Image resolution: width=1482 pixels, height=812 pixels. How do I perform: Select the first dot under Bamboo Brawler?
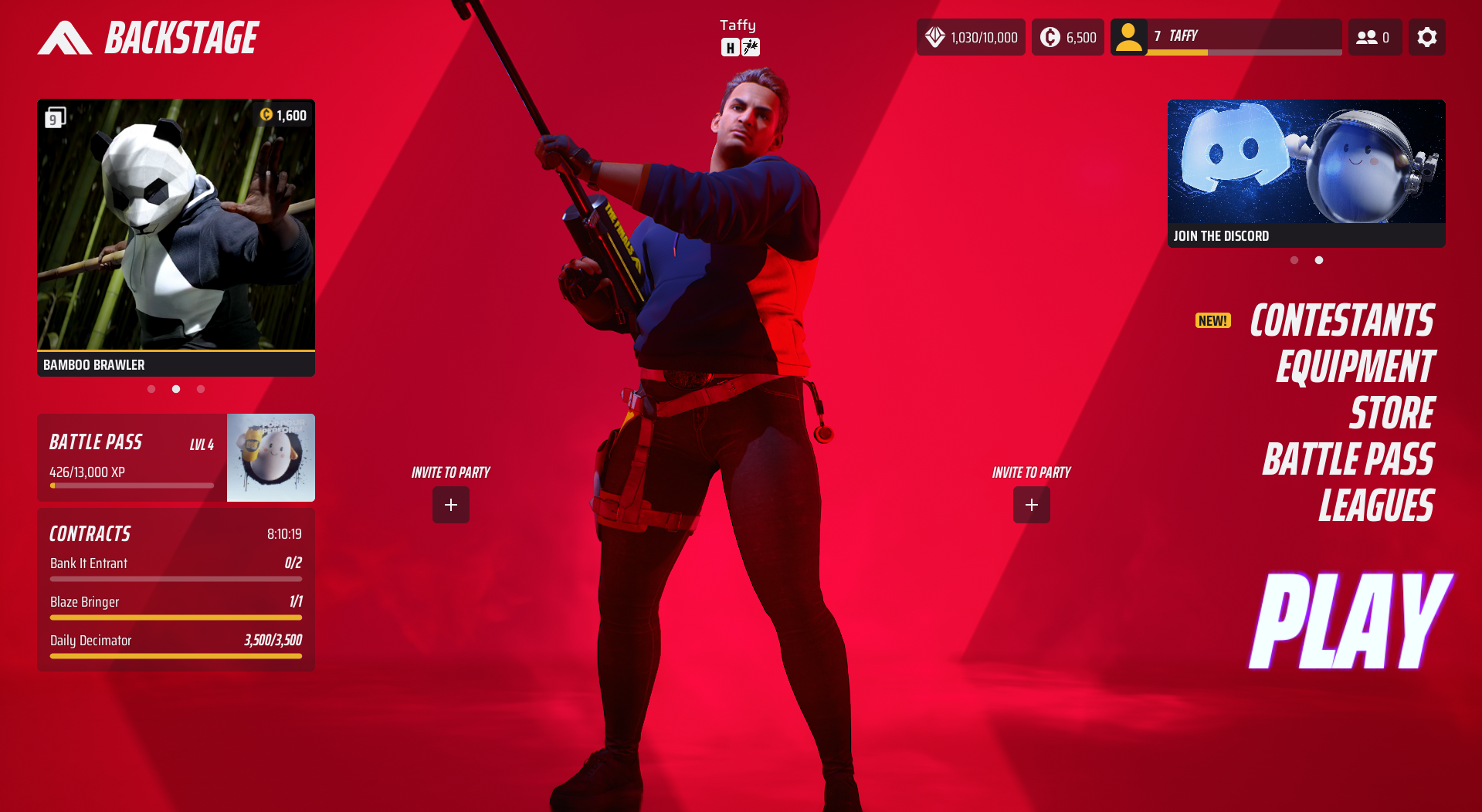point(151,389)
